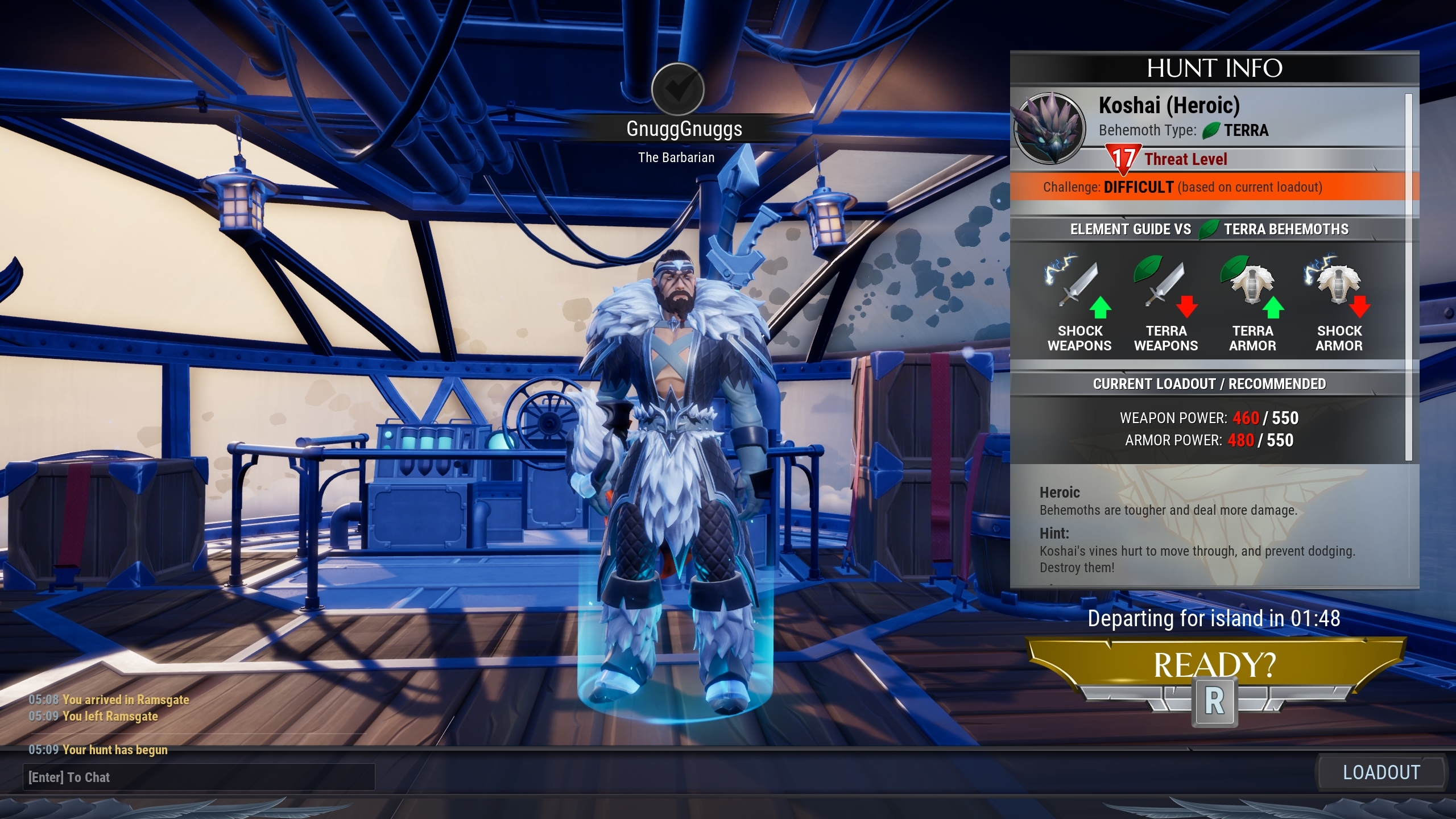1456x819 pixels.
Task: Click the GnuggGnuggs player name plate
Action: (684, 129)
